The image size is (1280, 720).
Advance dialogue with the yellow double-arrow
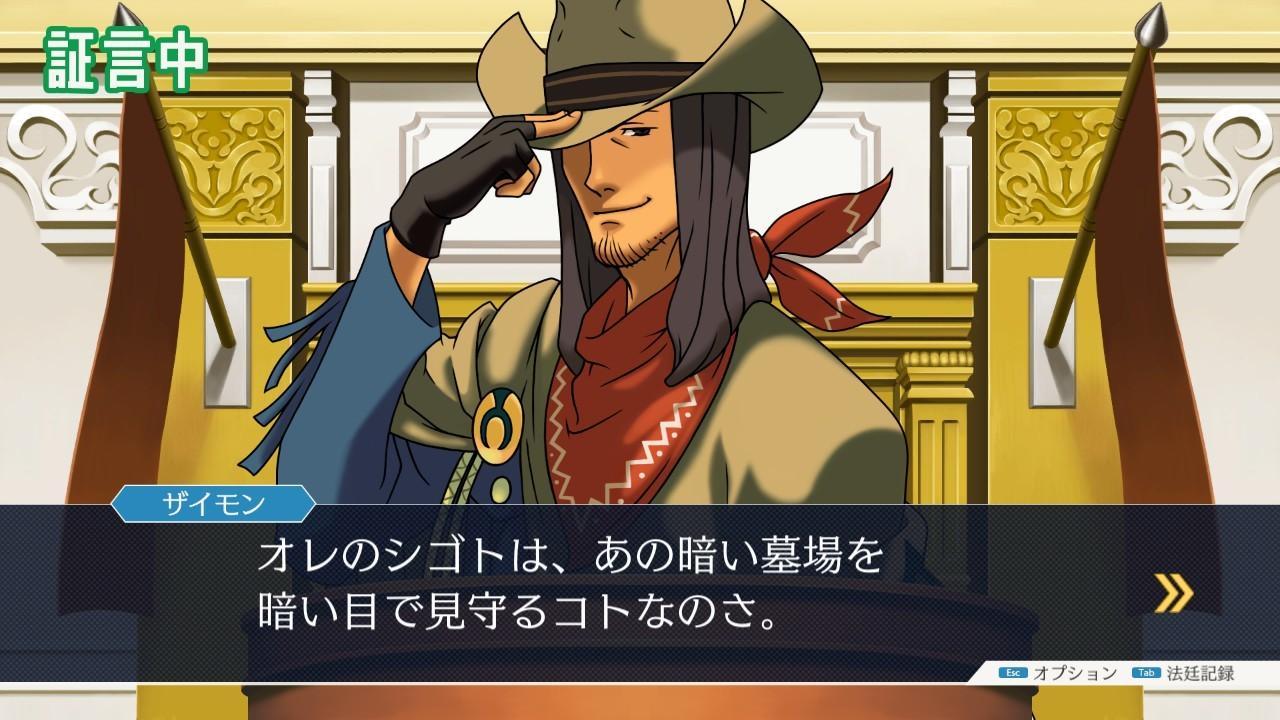[1174, 592]
